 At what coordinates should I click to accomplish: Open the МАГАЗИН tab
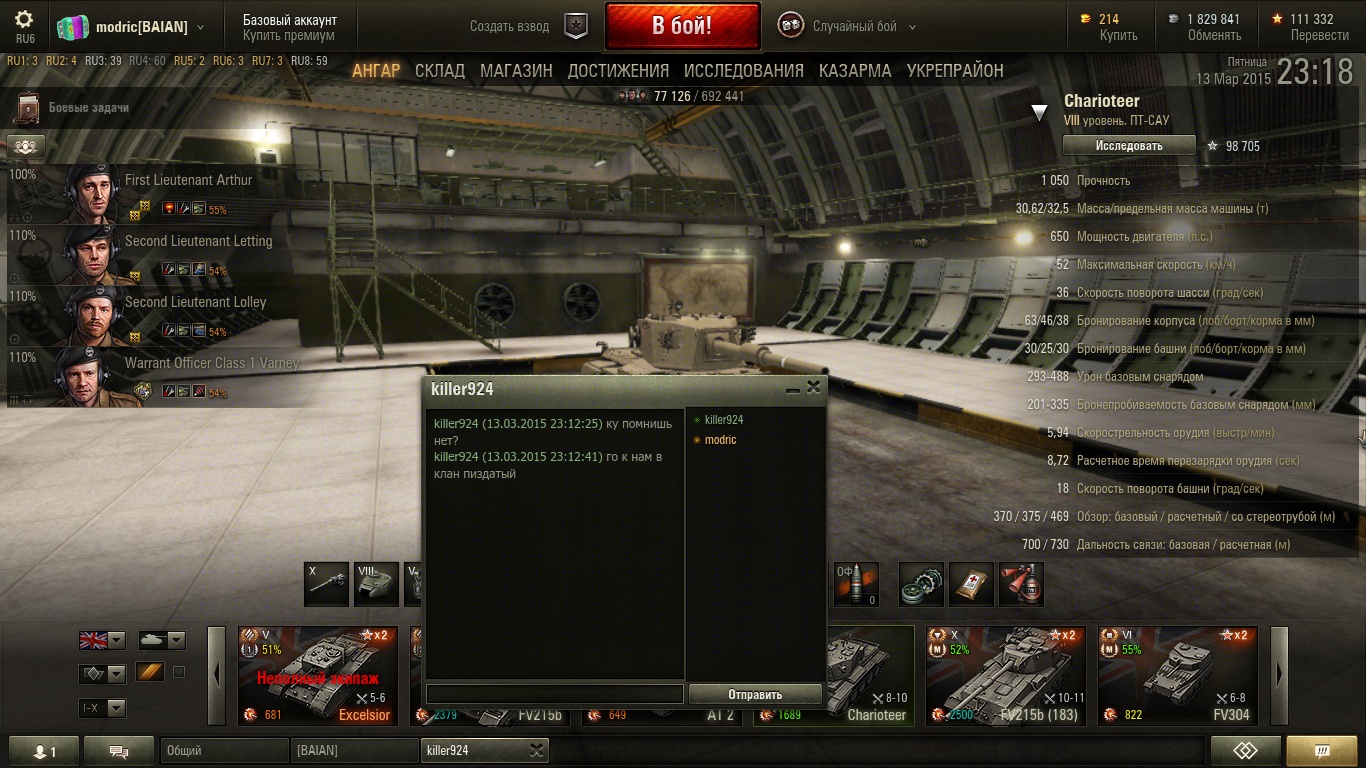point(516,71)
